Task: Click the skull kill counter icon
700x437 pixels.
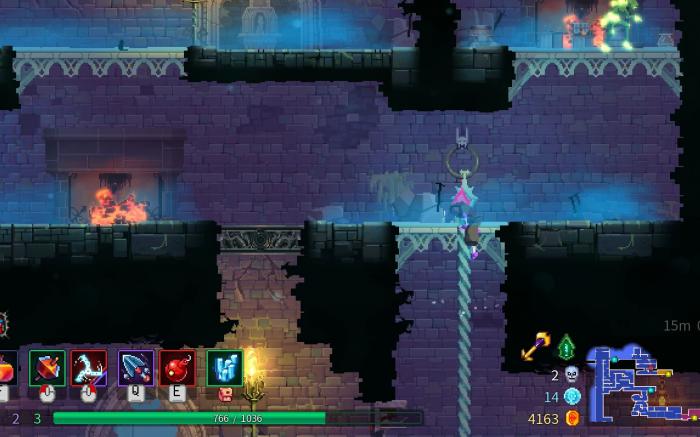Action: (572, 375)
